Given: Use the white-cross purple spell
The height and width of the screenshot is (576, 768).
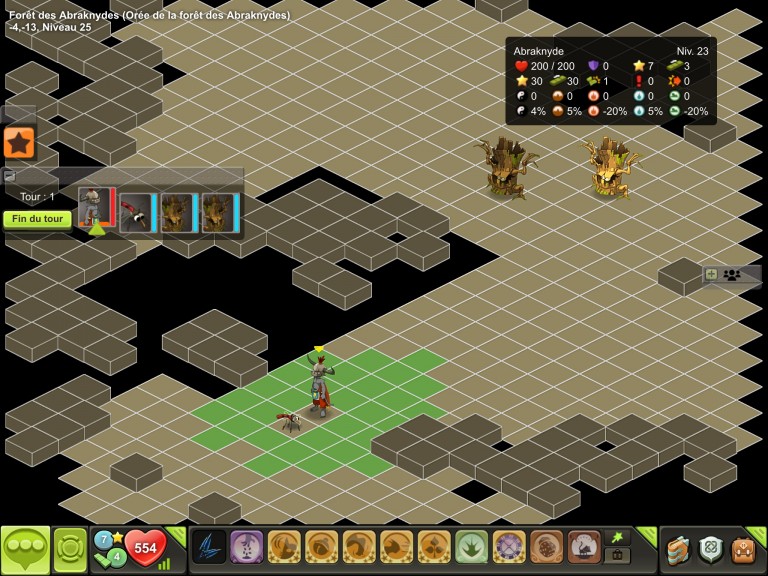Looking at the screenshot, I should (509, 547).
